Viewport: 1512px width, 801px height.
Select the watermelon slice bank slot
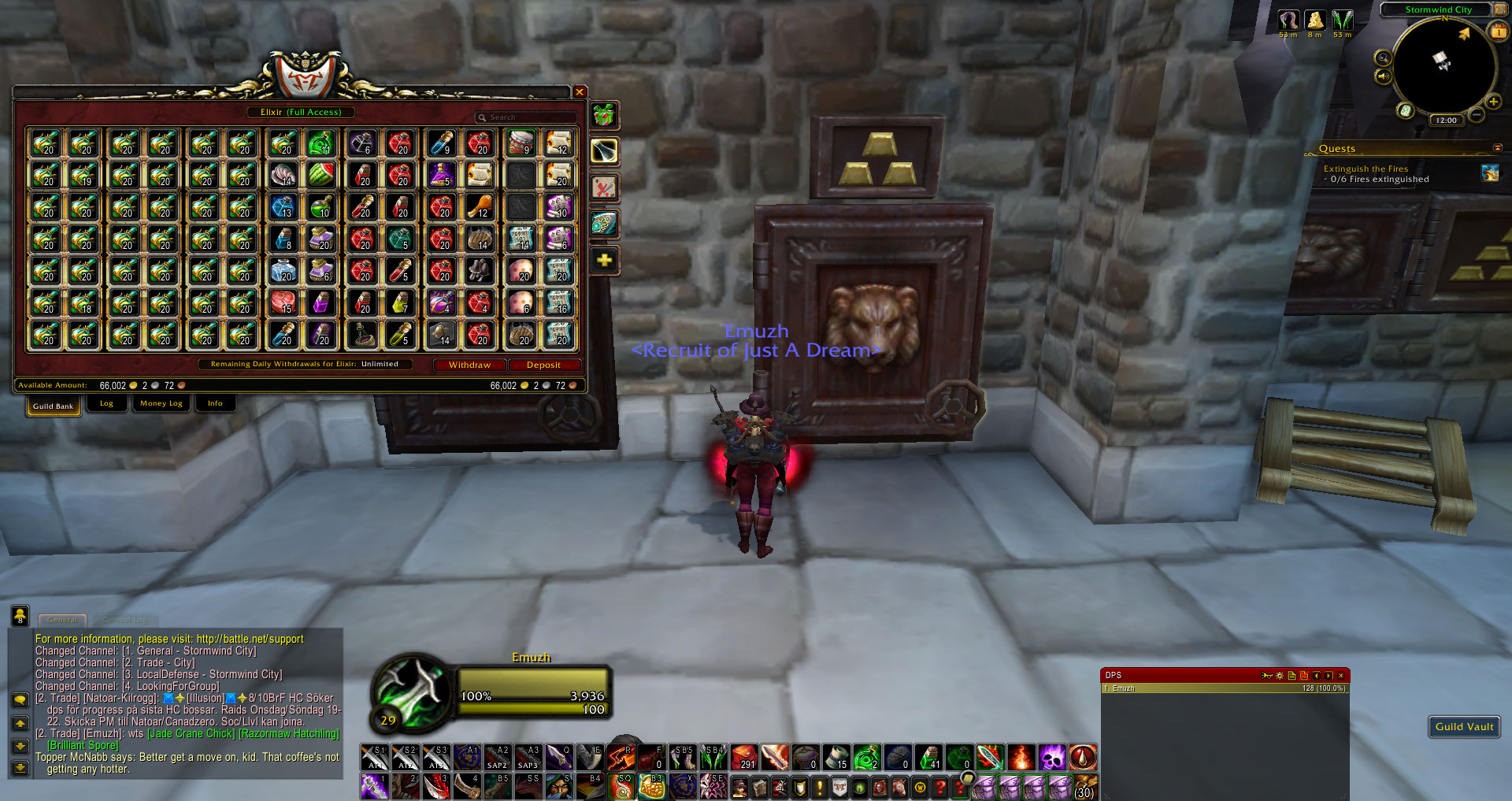pos(321,175)
